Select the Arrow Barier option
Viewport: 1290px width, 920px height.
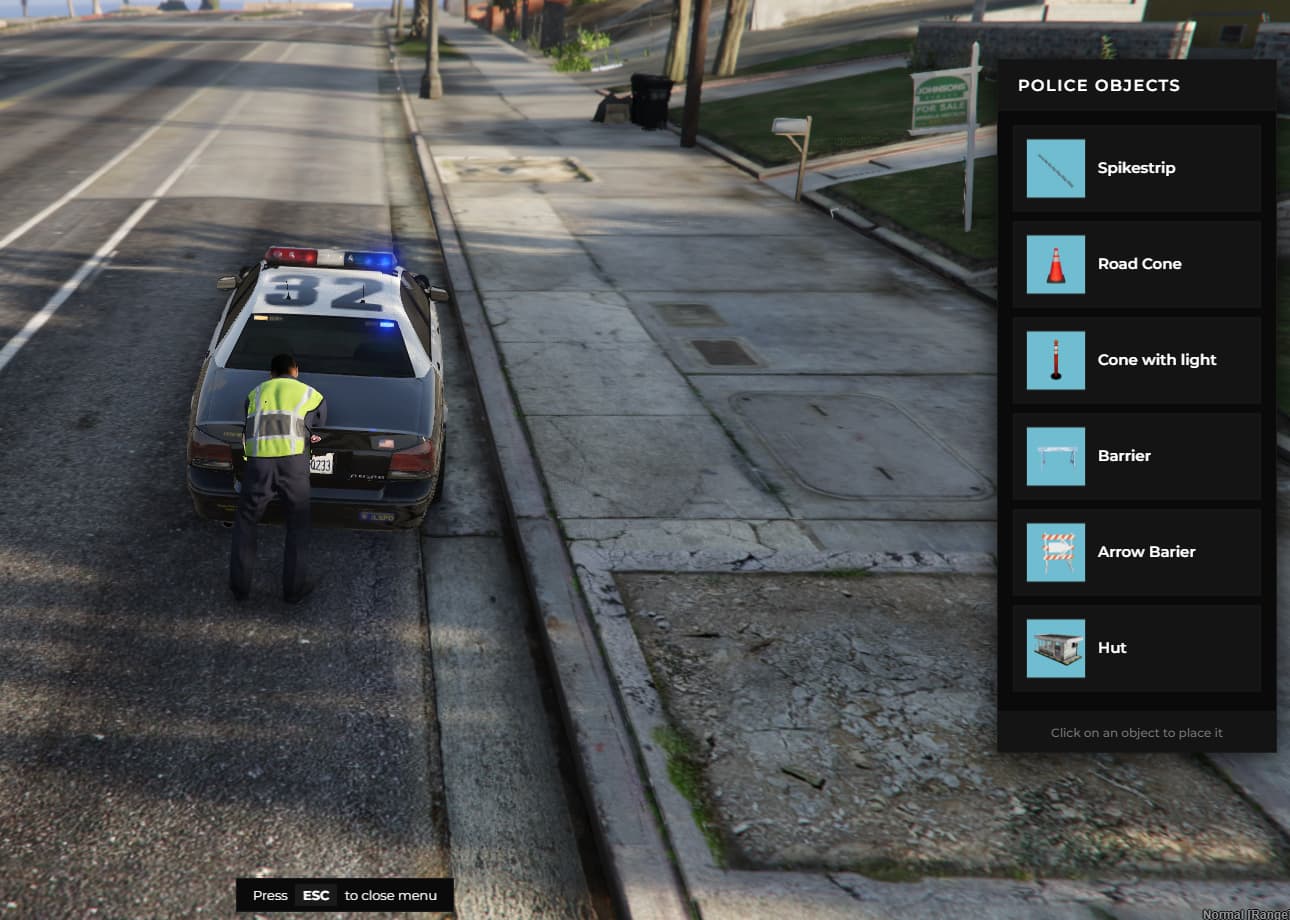[1136, 552]
